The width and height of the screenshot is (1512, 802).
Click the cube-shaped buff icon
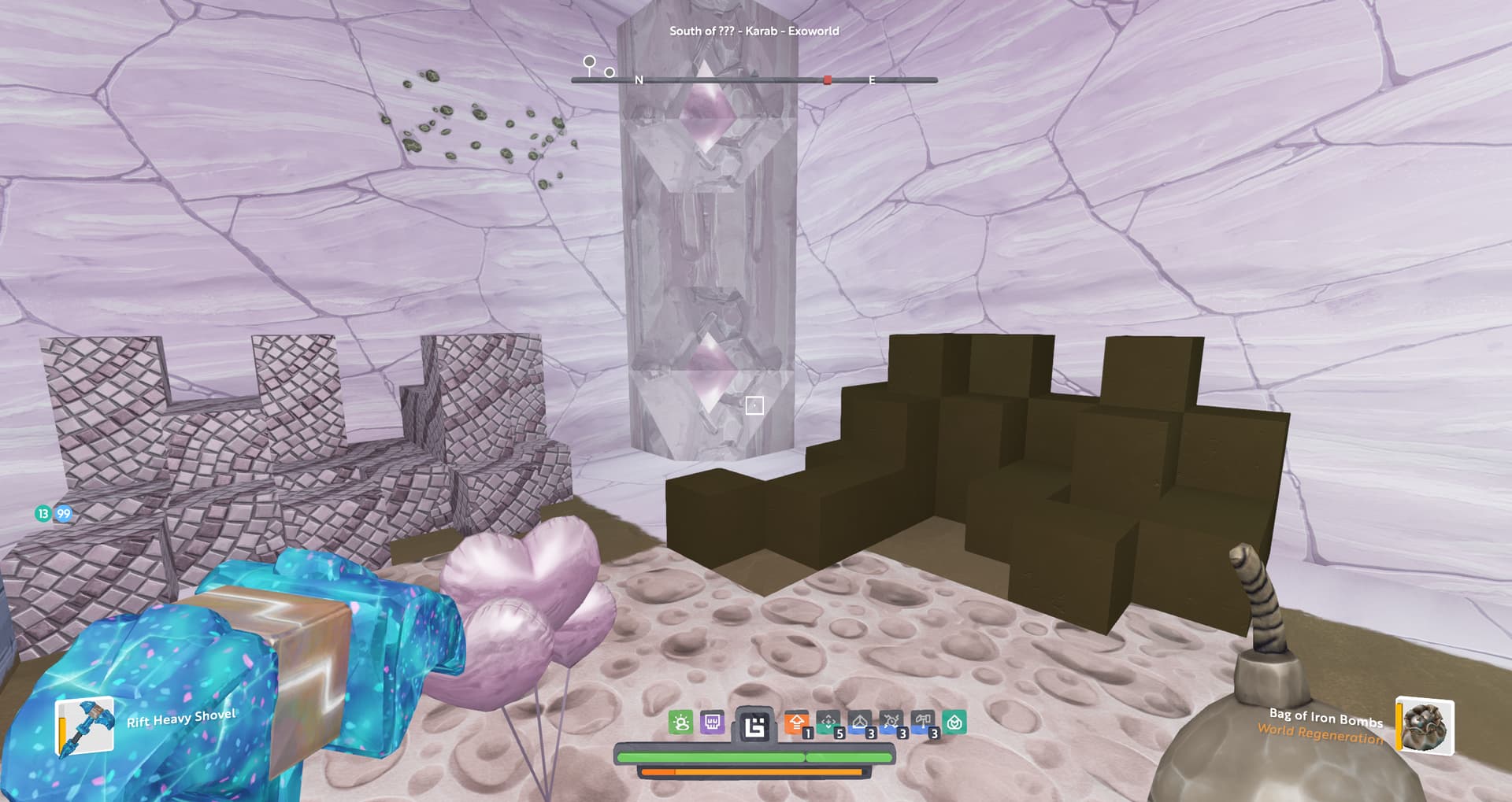pyautogui.click(x=860, y=723)
